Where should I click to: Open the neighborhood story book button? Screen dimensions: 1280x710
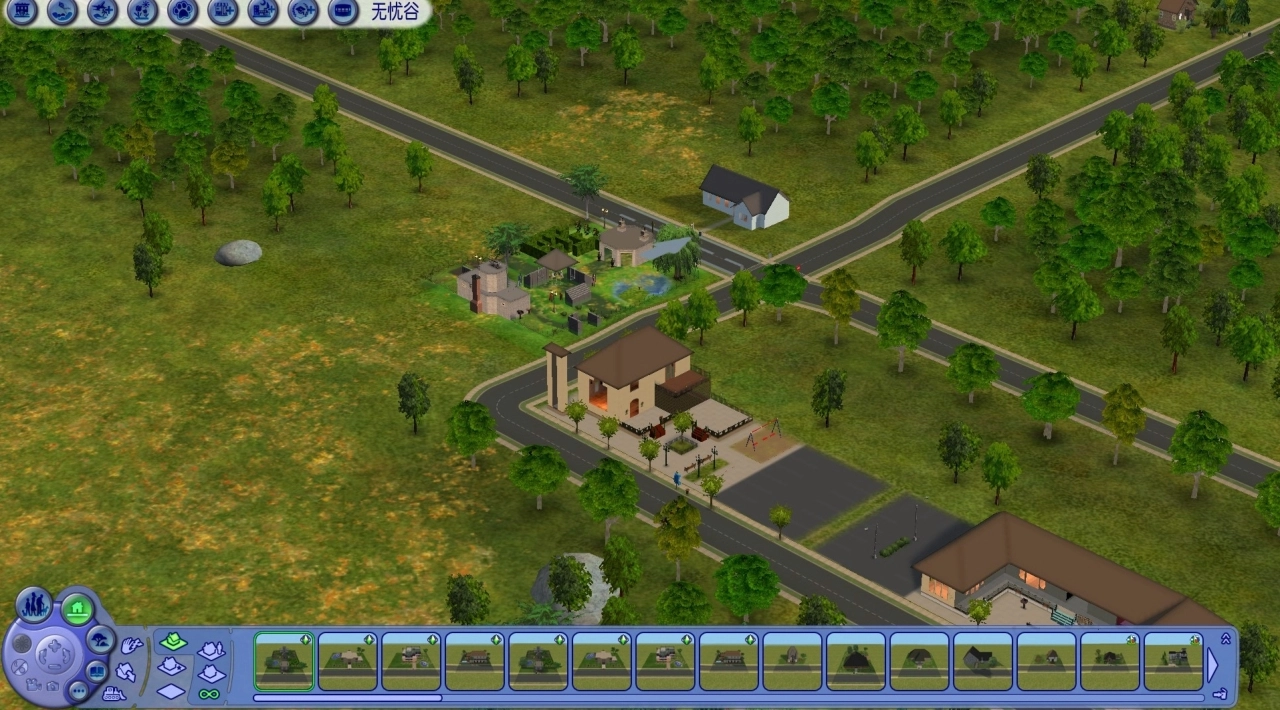point(97,670)
